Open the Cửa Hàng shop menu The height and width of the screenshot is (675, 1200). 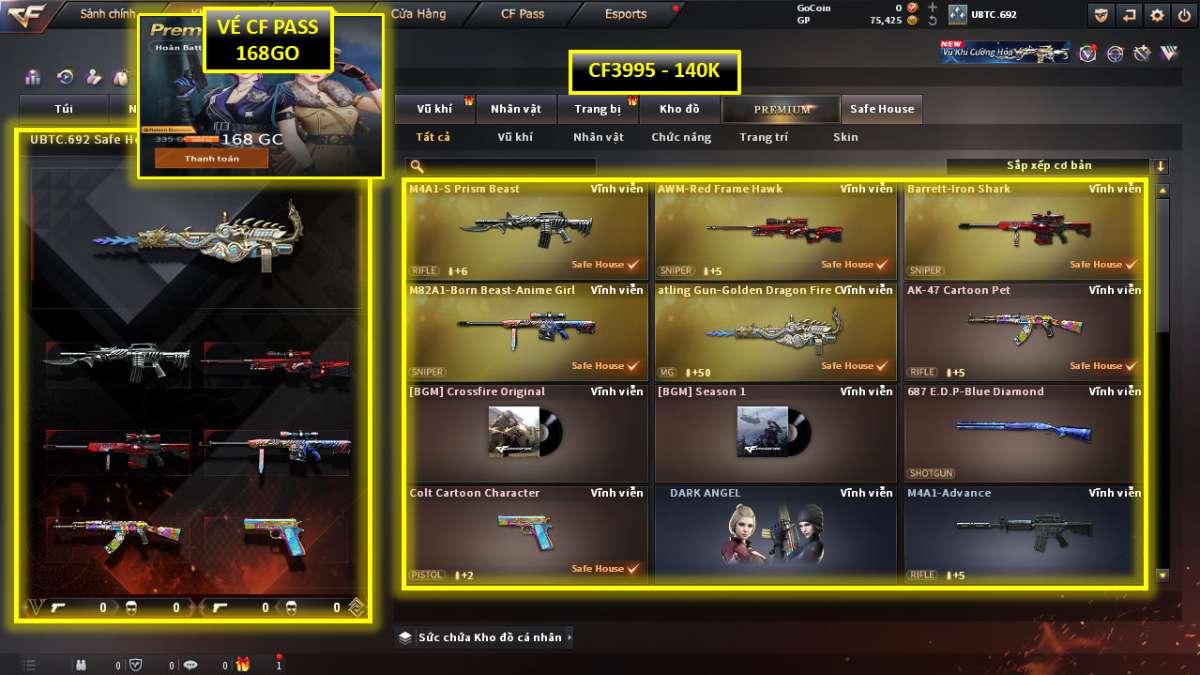pos(418,14)
